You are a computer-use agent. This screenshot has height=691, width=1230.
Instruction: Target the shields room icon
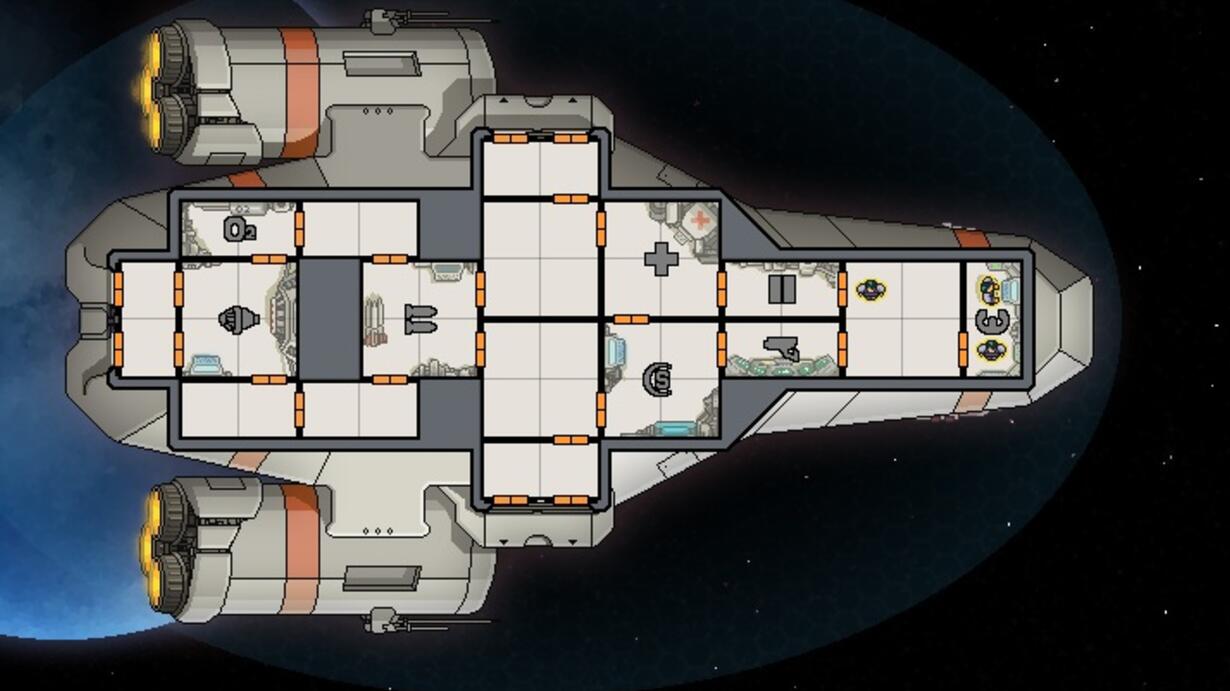coord(659,379)
